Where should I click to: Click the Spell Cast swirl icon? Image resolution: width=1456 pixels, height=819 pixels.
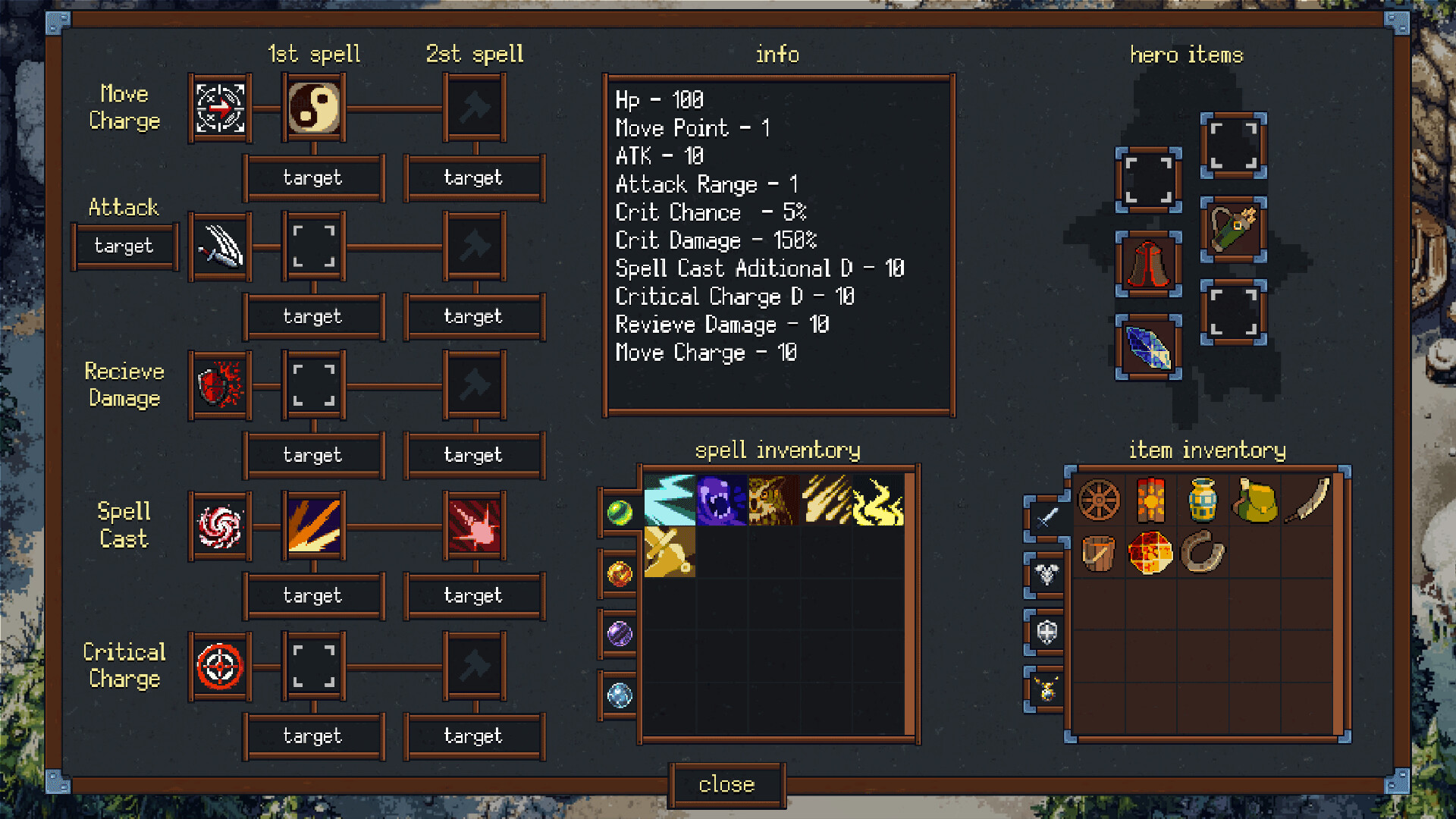[x=219, y=526]
